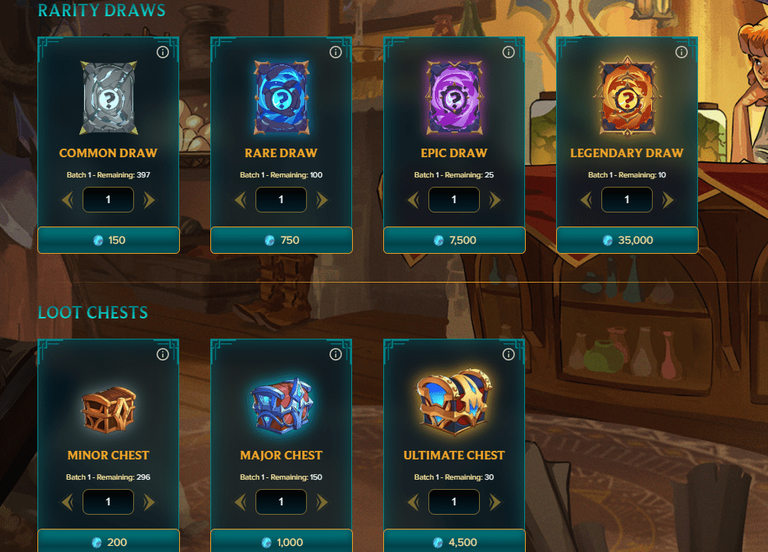Decrease Legendary Draw quantity
The image size is (768, 552).
coord(586,200)
